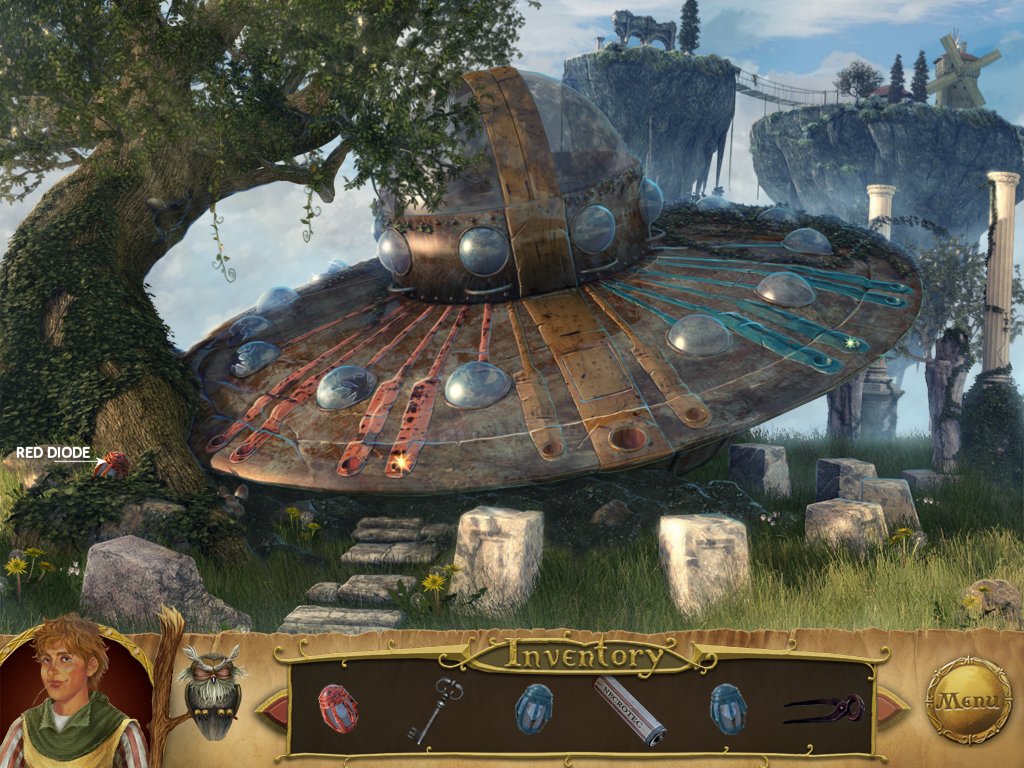
Task: Show earlier items with the left inventory arrow
Action: (272, 708)
